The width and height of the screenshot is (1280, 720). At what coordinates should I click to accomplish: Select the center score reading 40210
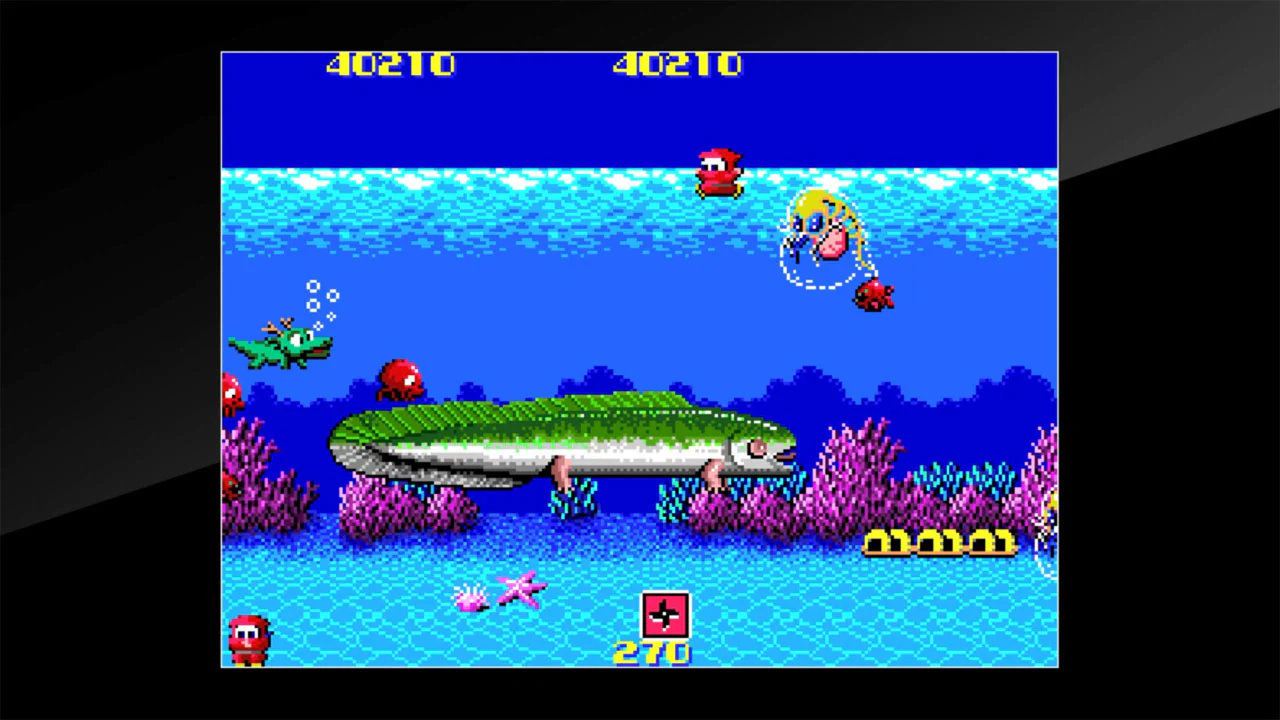676,65
